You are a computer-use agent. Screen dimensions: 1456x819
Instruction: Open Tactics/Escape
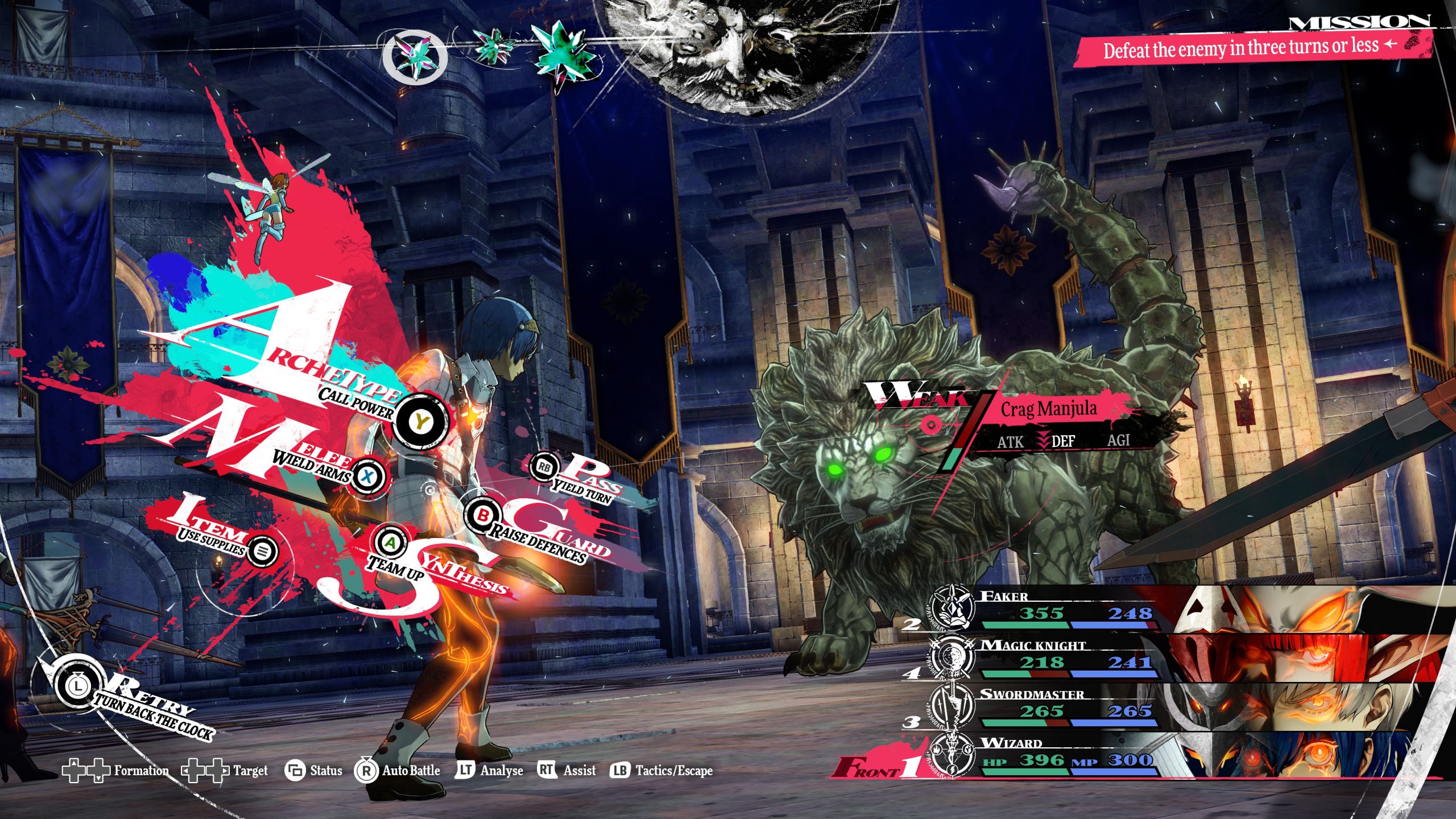[x=661, y=771]
